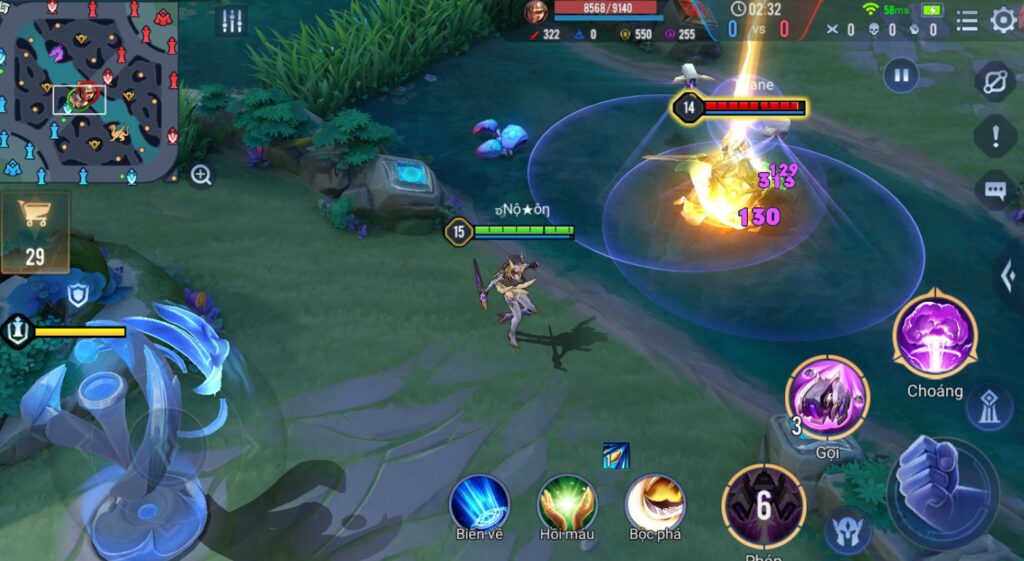
Task: Click the magnifier beside the minimap
Action: point(201,176)
